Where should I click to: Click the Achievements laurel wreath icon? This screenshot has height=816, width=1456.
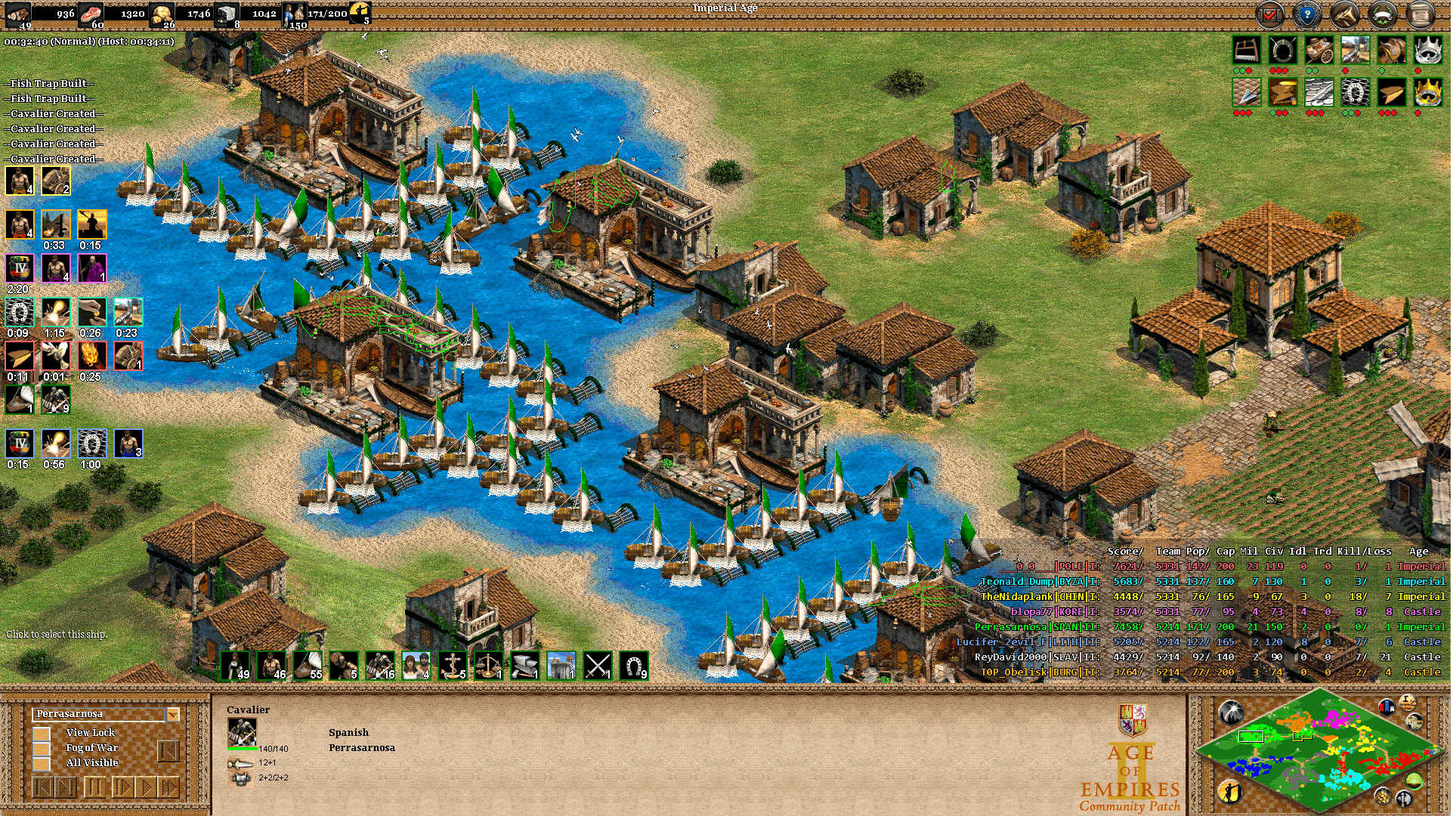(x=1382, y=14)
